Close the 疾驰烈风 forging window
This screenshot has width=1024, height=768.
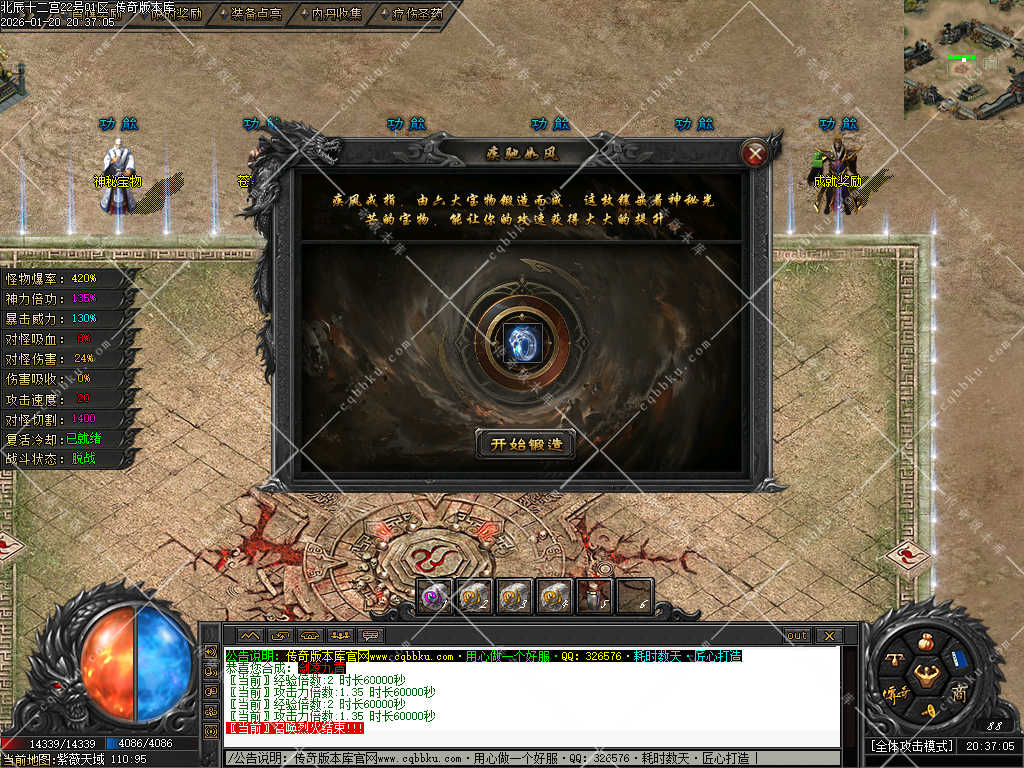(755, 153)
